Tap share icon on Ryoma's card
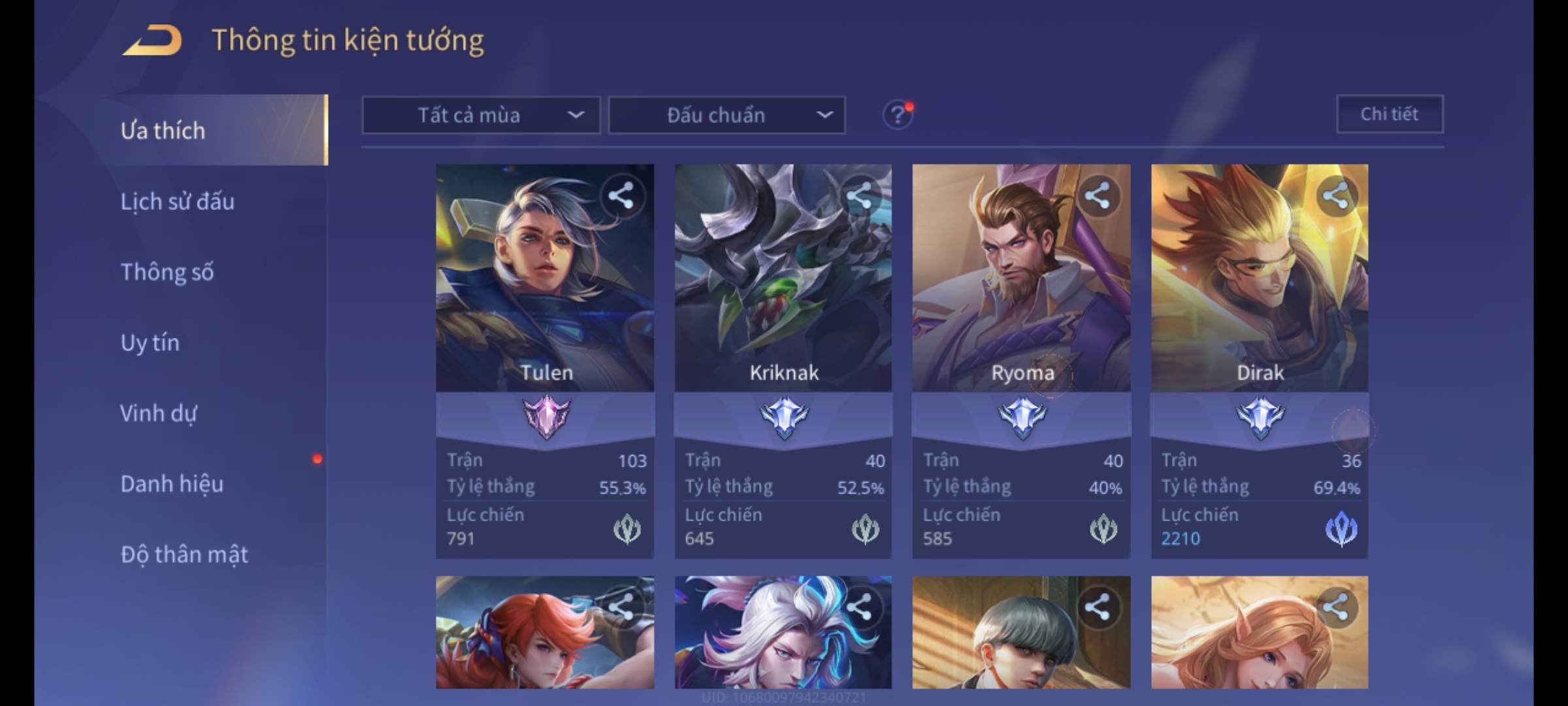This screenshot has height=706, width=1568. click(x=1097, y=196)
